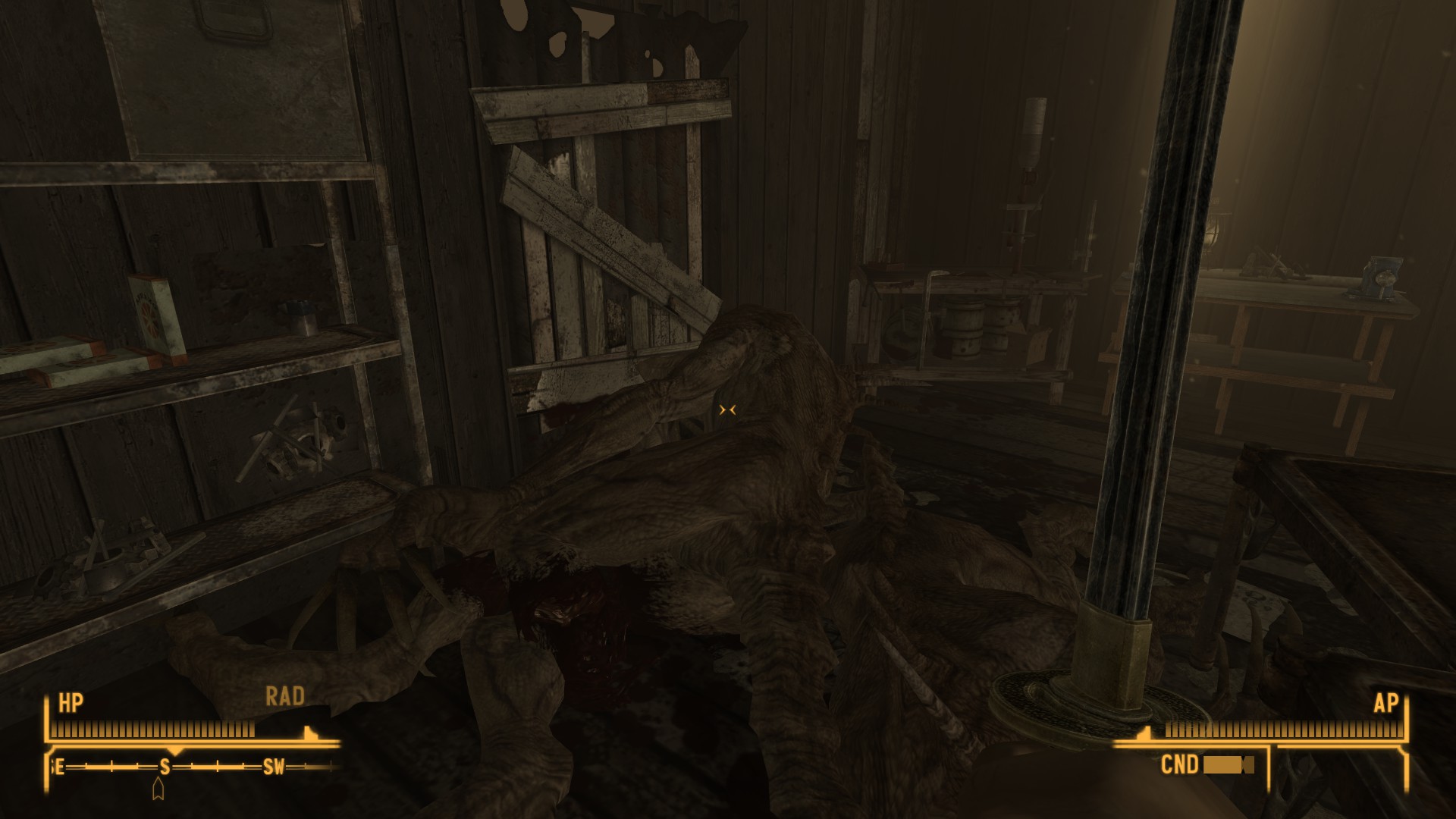Viewport: 1456px width, 819px height.
Task: Click the CND condition bar fill
Action: pos(1230,767)
